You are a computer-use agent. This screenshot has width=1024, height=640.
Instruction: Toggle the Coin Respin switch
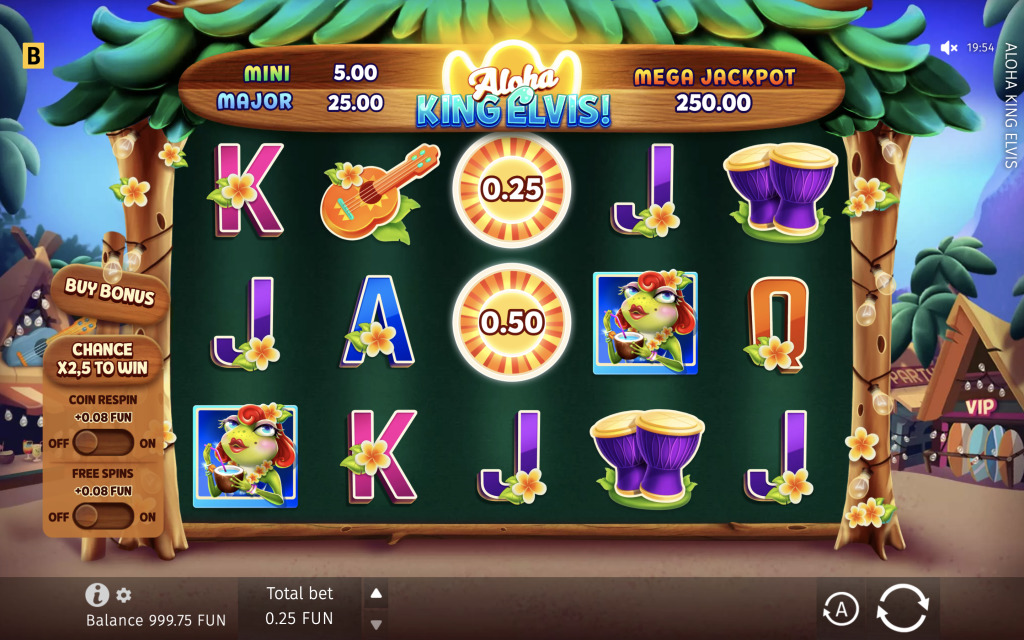click(103, 442)
